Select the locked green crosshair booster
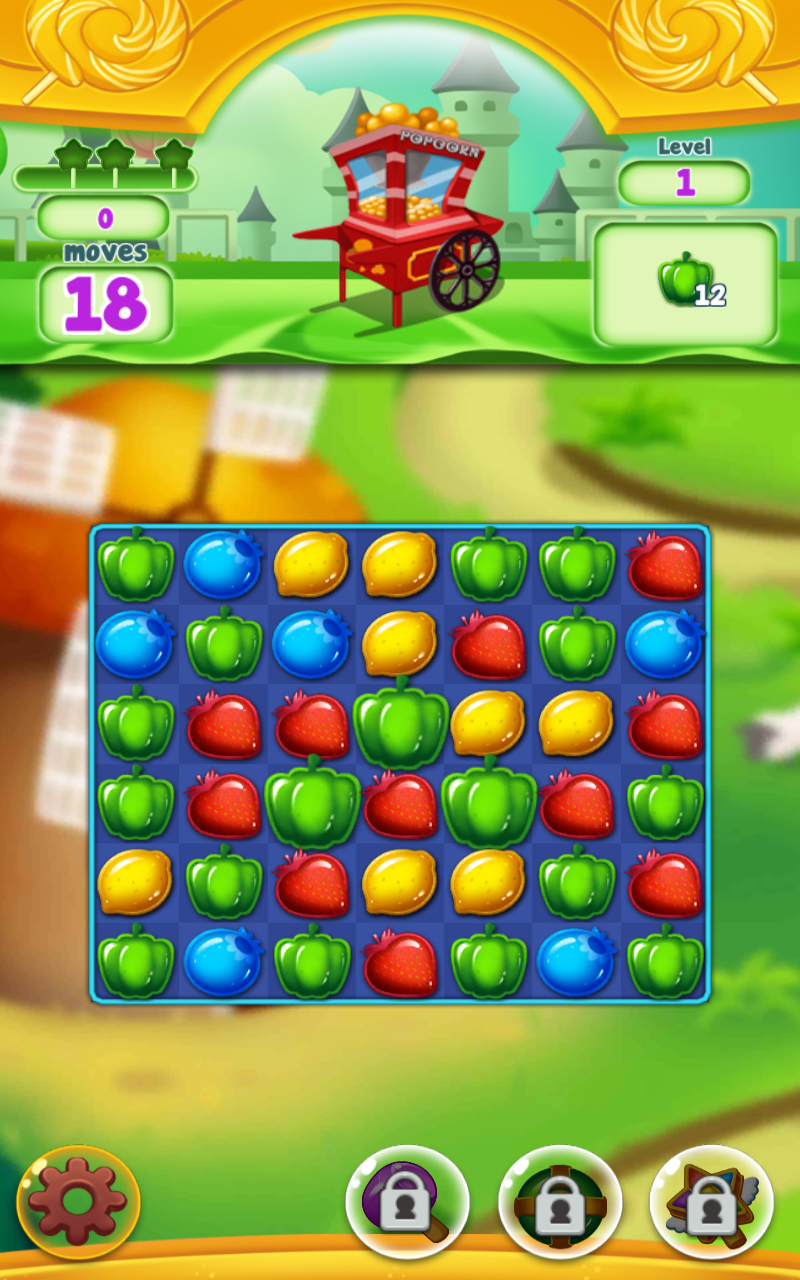The width and height of the screenshot is (800, 1280). click(x=560, y=1201)
